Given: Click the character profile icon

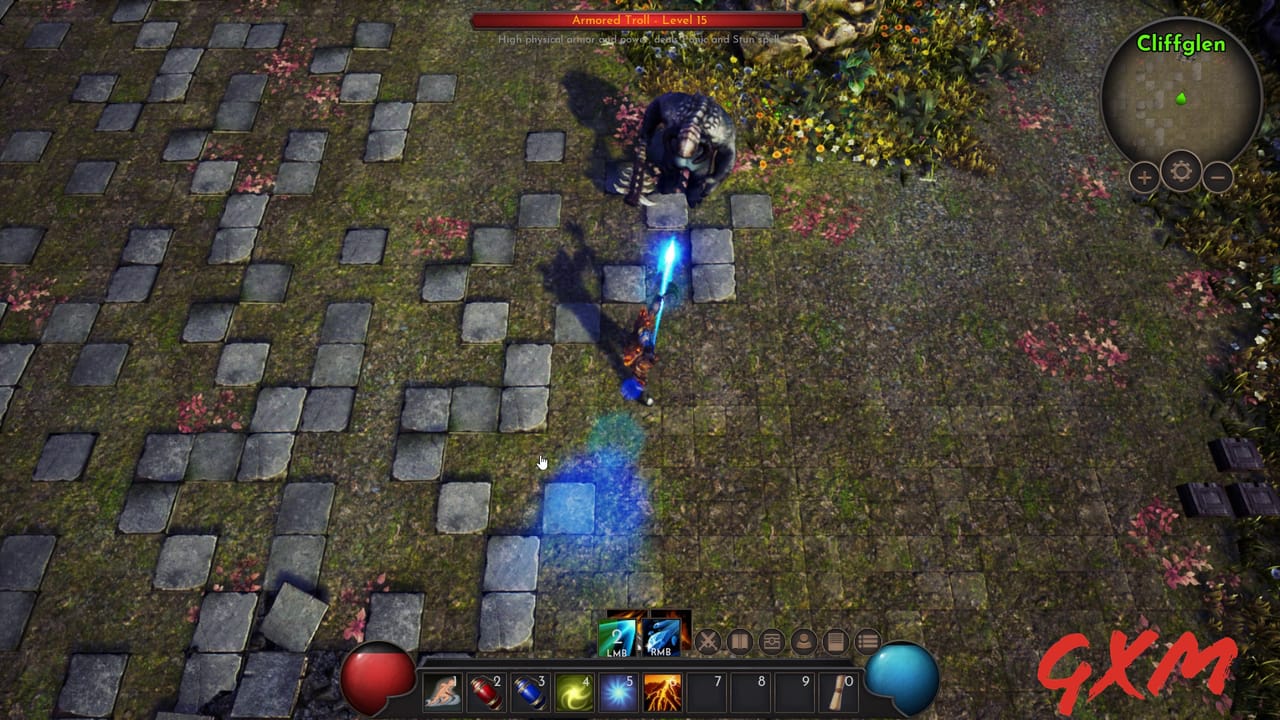Looking at the screenshot, I should (x=803, y=641).
